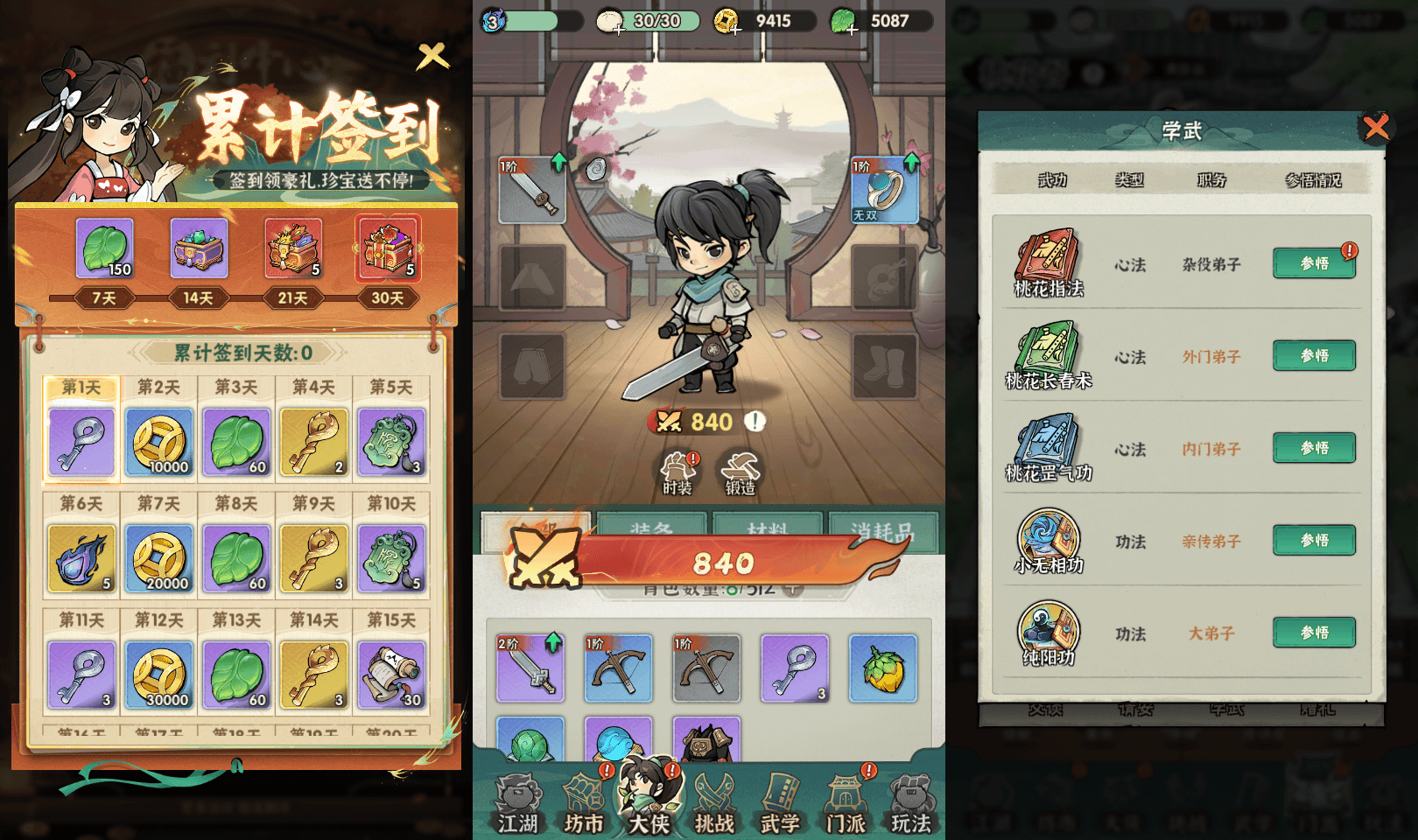This screenshot has height=840, width=1418.
Task: Click 参悟 for 纯阳功
Action: pos(1314,633)
